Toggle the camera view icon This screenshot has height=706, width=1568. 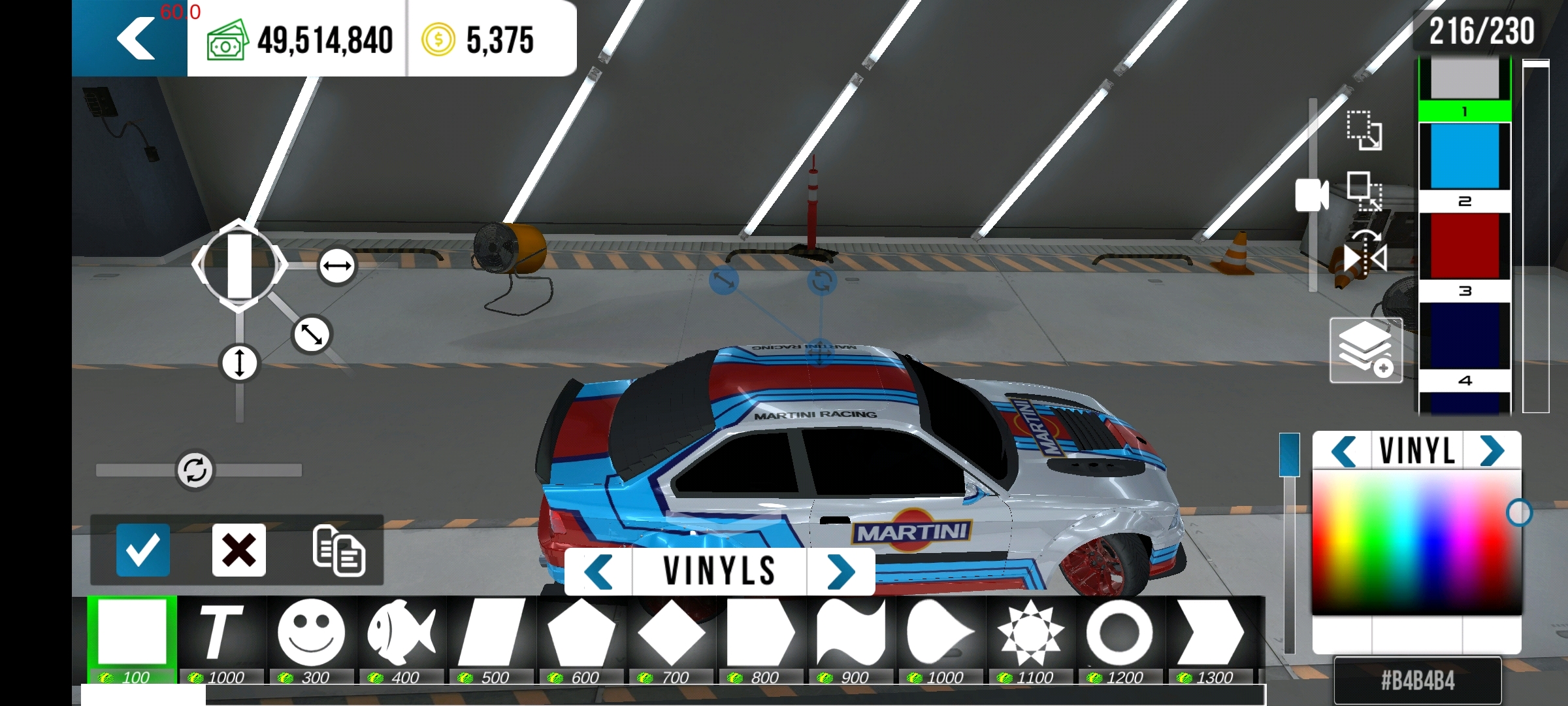click(x=1312, y=195)
